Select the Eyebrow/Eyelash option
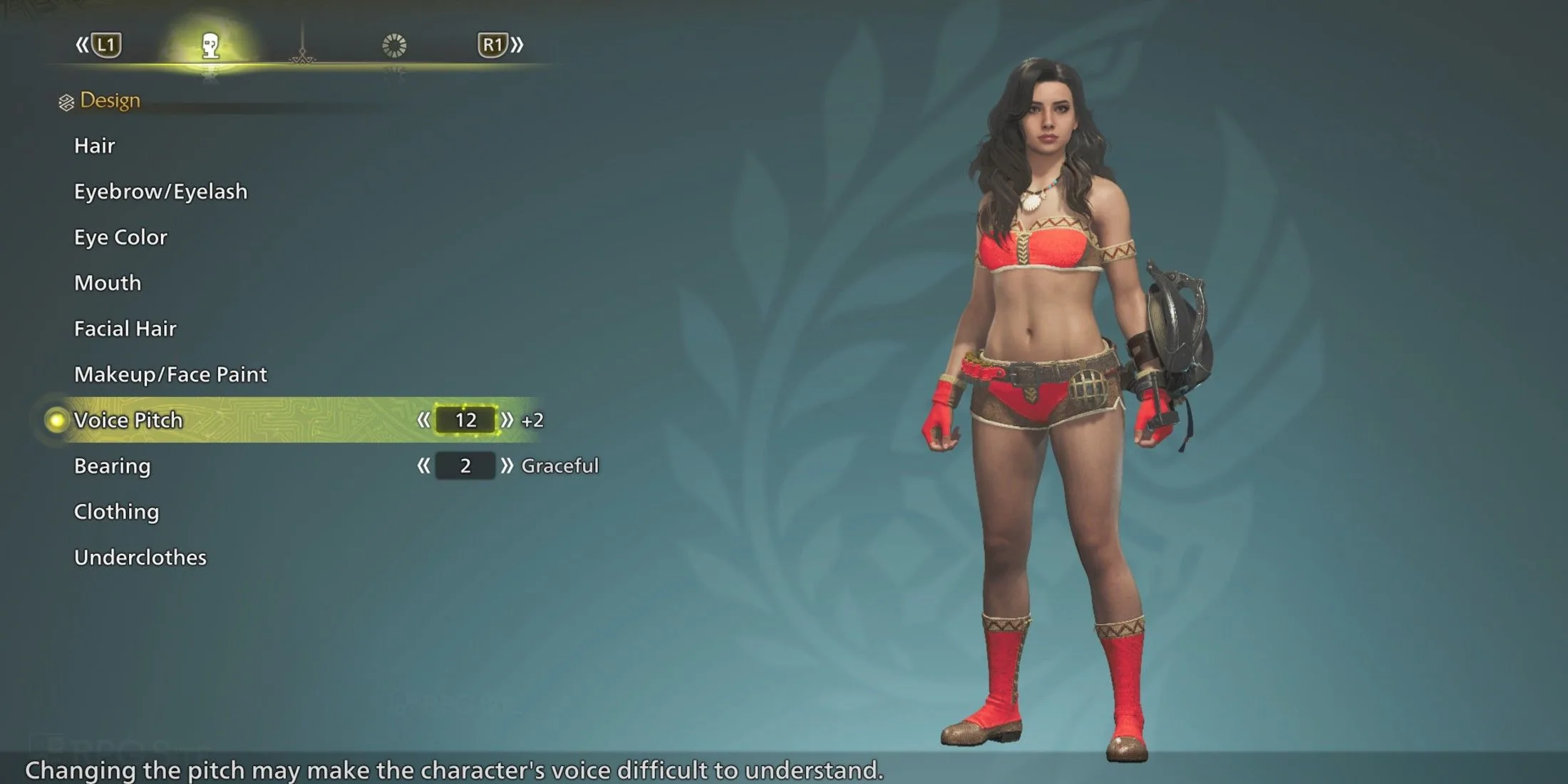The width and height of the screenshot is (1568, 784). pos(160,191)
